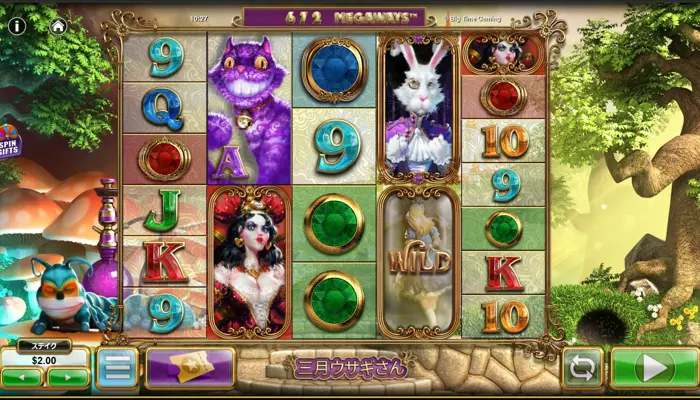Open the autoplay settings

(x=582, y=368)
